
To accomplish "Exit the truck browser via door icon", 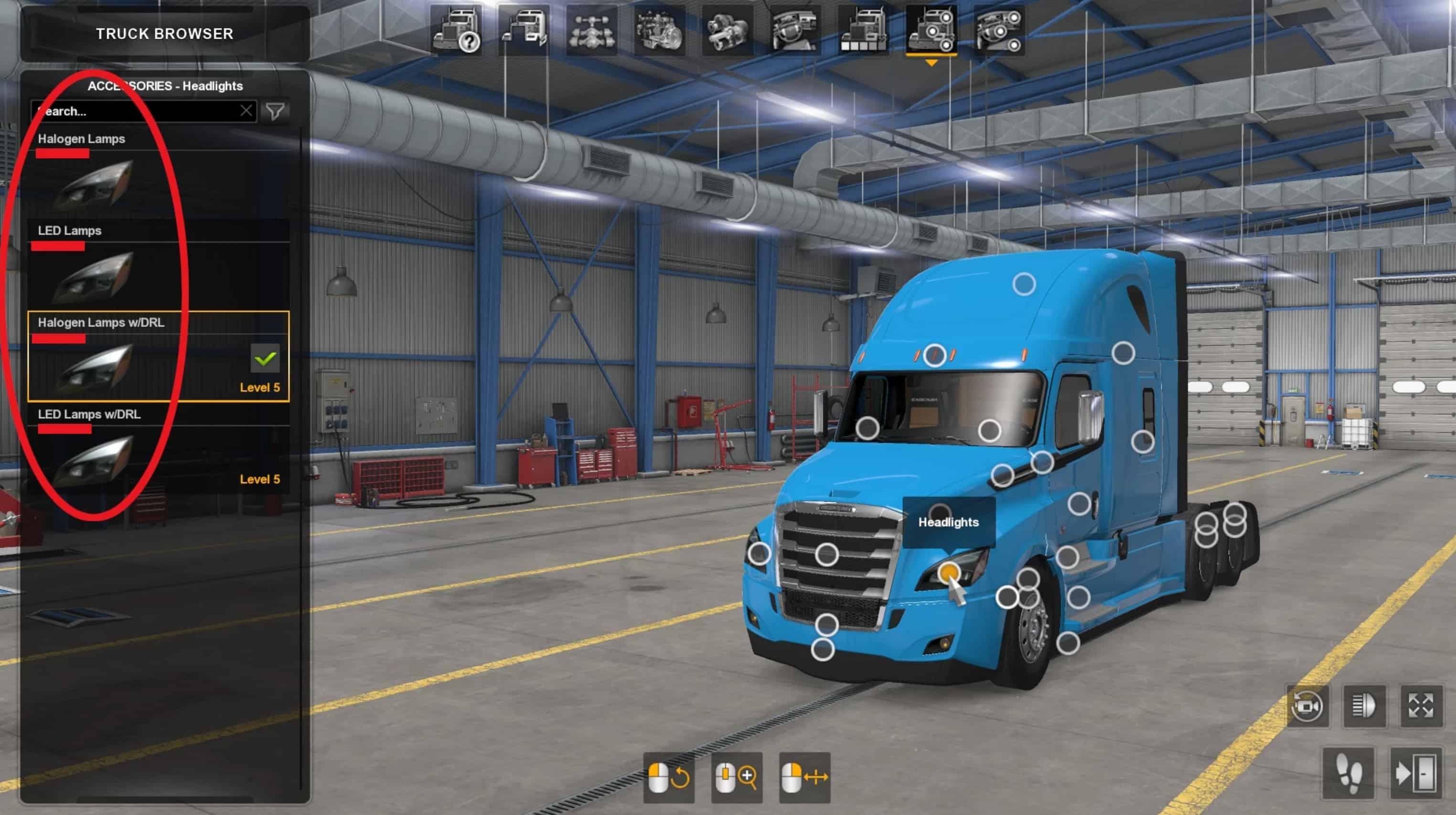I will (1415, 773).
